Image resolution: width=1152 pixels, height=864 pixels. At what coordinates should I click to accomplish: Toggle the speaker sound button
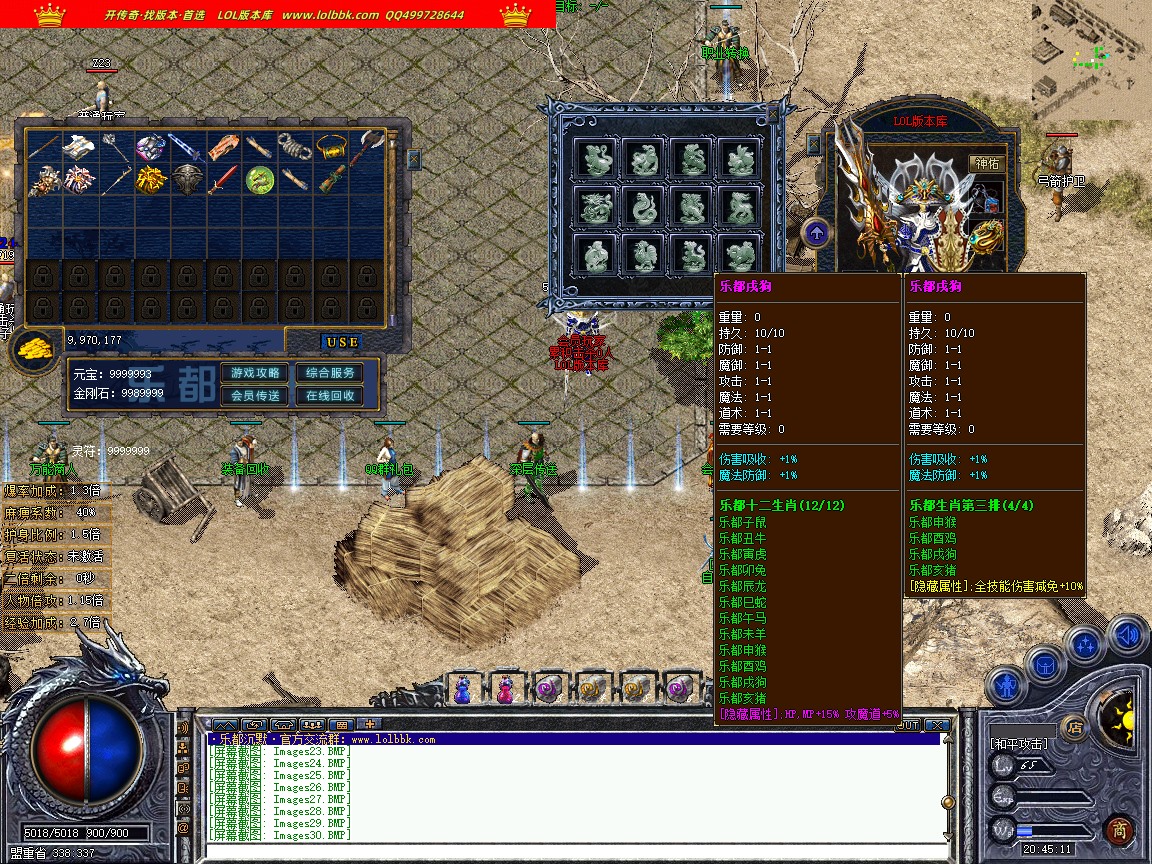click(1128, 634)
